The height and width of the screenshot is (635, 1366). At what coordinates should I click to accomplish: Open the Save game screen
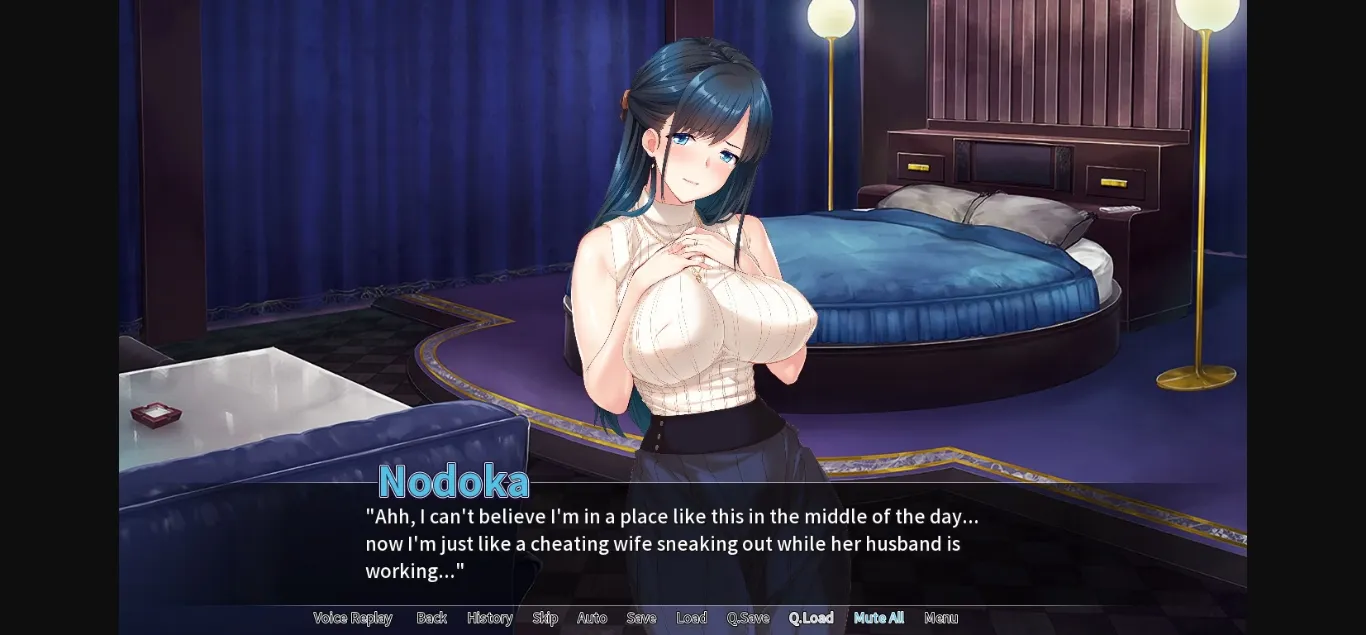(x=641, y=618)
